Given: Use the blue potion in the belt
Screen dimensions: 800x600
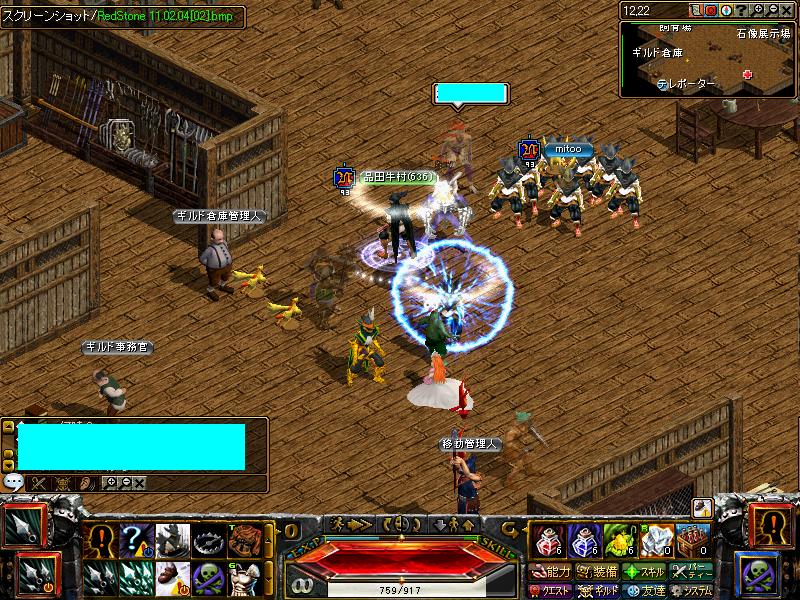Looking at the screenshot, I should pyautogui.click(x=582, y=539).
